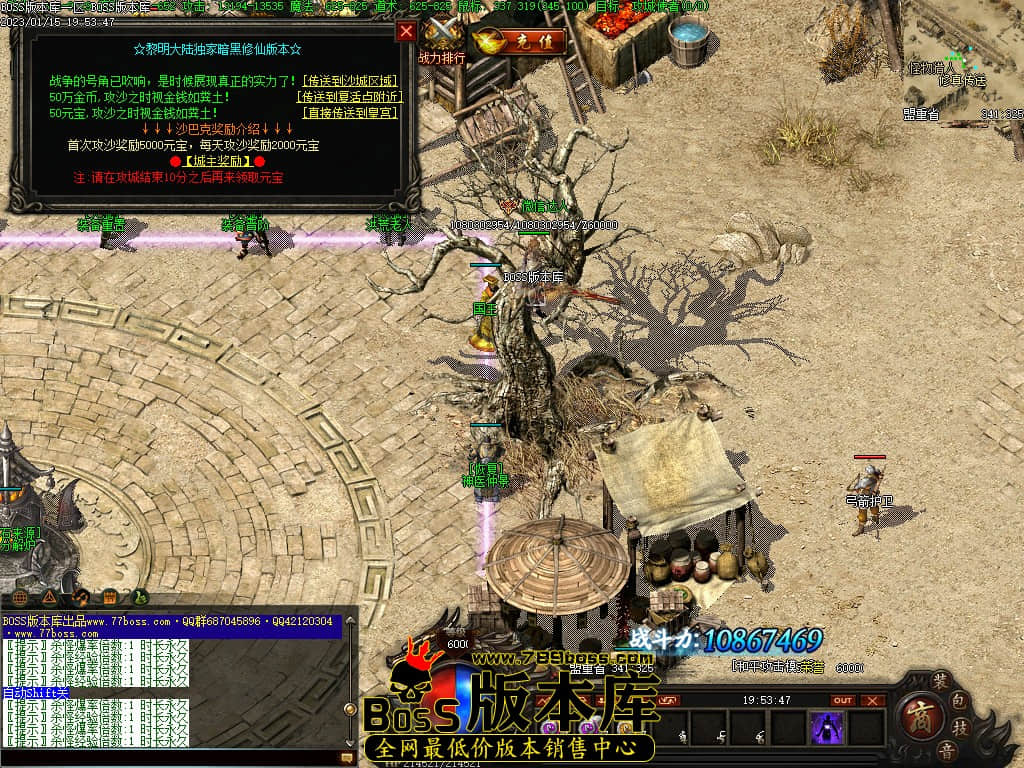Screen dimensions: 1024x768
Task: Click the red X exit button by OUT
Action: [x=873, y=700]
